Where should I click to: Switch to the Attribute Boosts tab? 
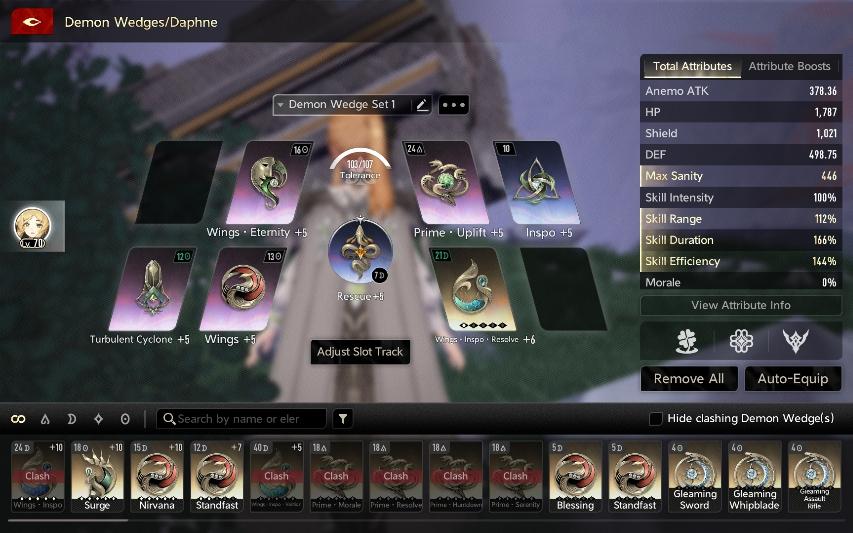coord(789,67)
